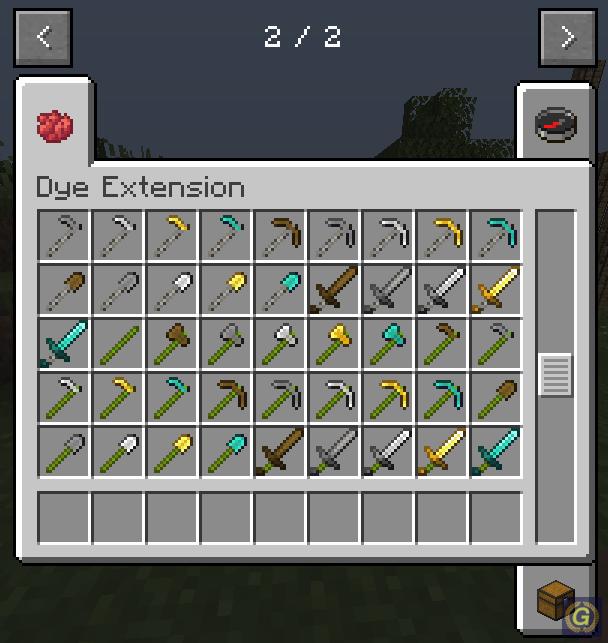Select the wooden shovel with gray handle
This screenshot has width=608, height=643.
point(65,289)
